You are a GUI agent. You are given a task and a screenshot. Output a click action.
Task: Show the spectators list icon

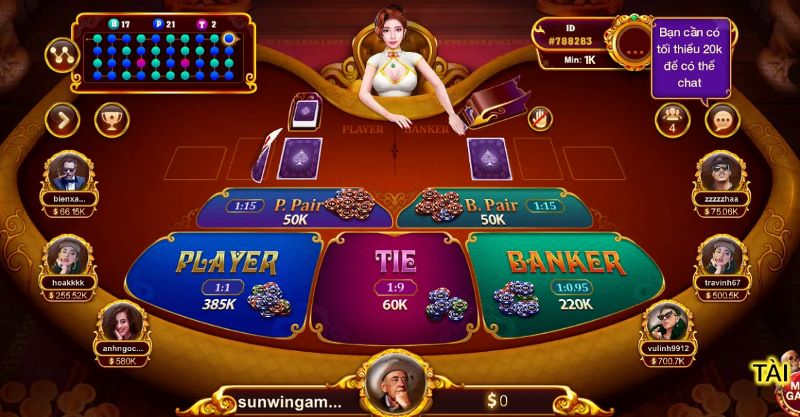click(x=673, y=120)
